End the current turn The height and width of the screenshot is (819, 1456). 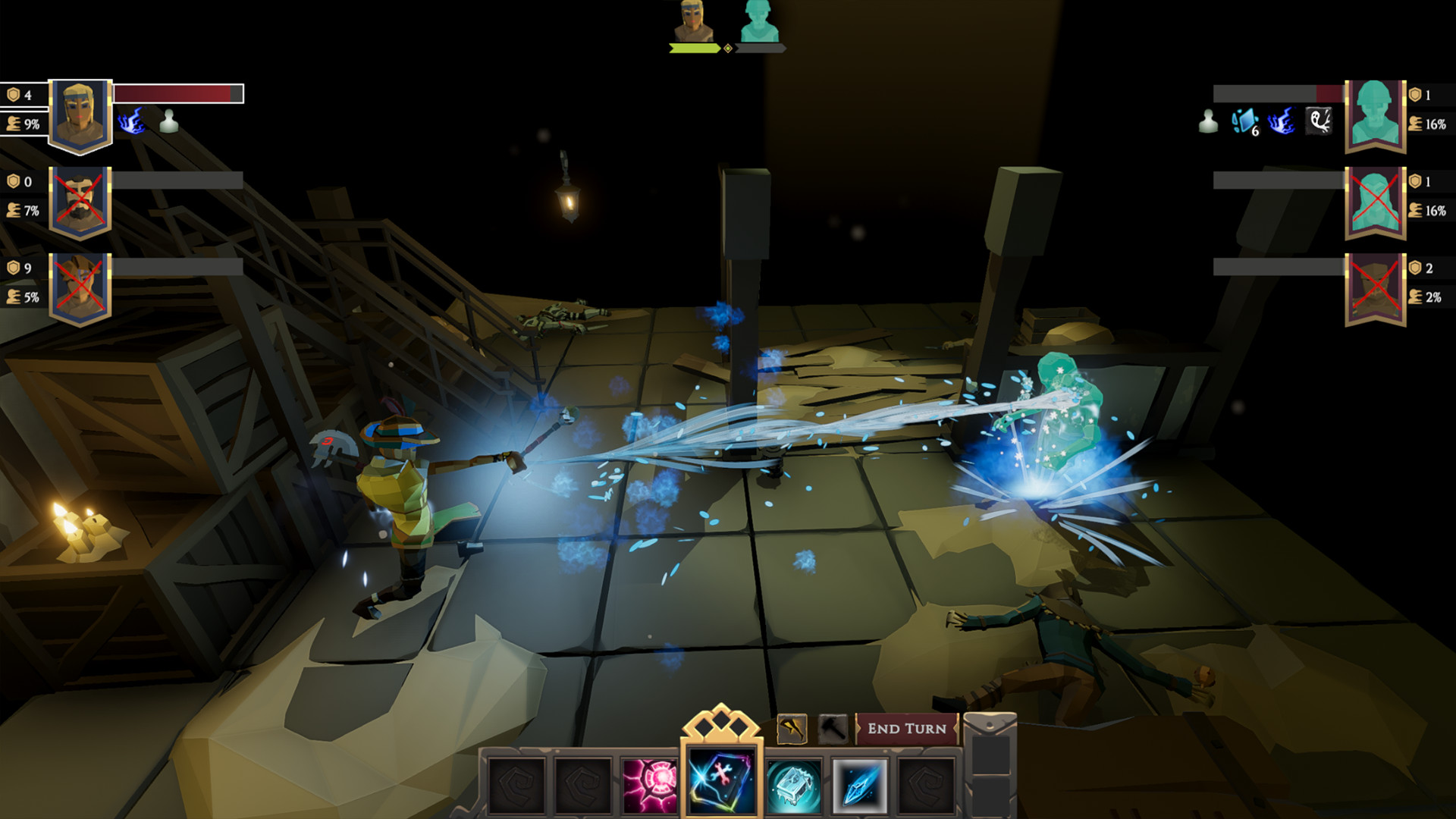pyautogui.click(x=906, y=729)
